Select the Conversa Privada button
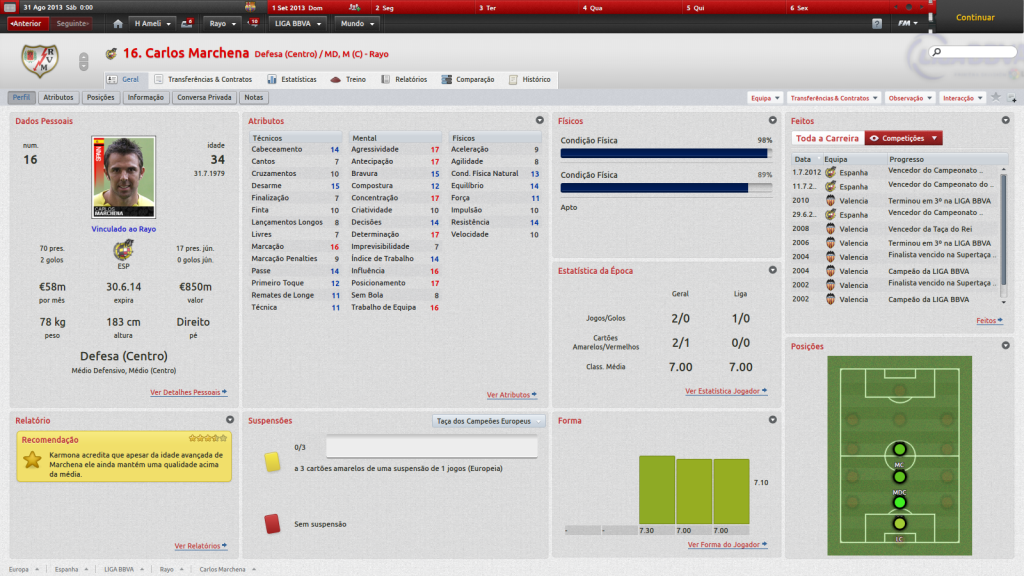Screen dimensions: 1024x576 (x=205, y=98)
